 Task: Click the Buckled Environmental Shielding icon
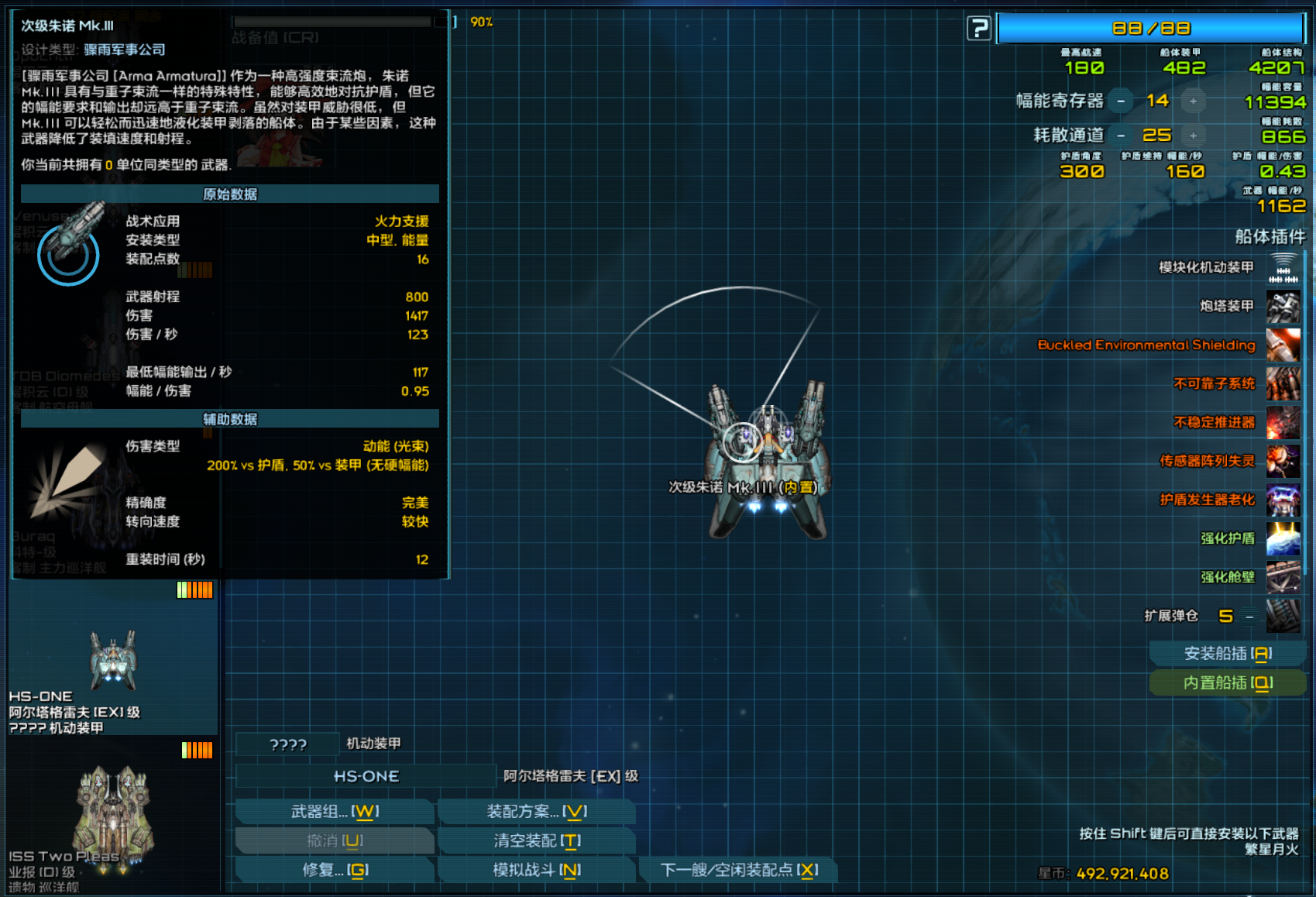[1282, 345]
